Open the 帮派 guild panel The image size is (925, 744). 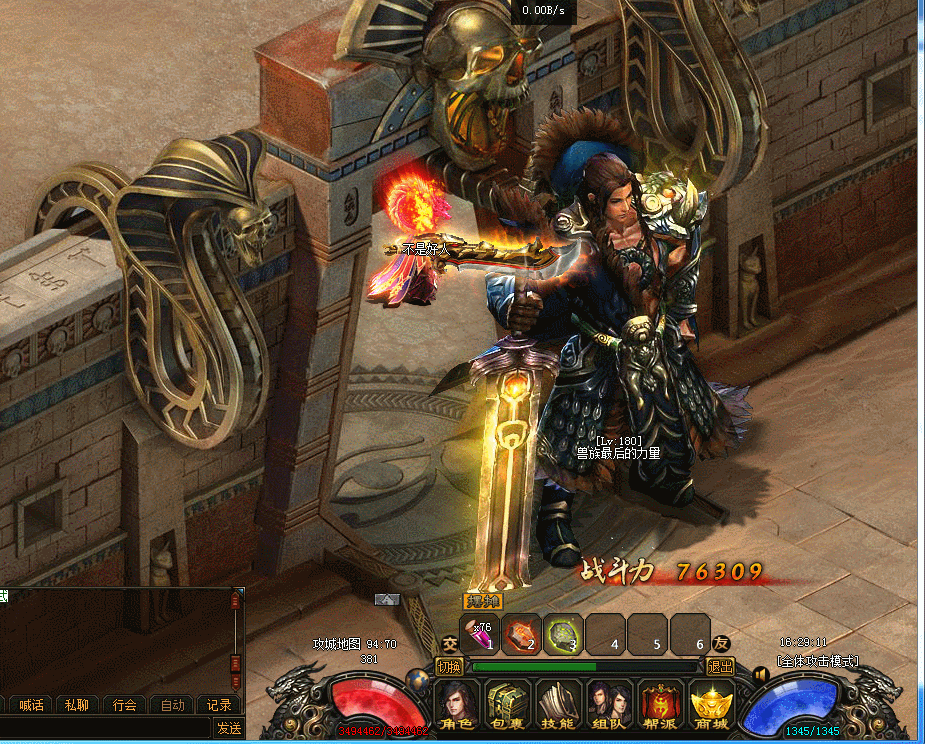click(x=661, y=706)
